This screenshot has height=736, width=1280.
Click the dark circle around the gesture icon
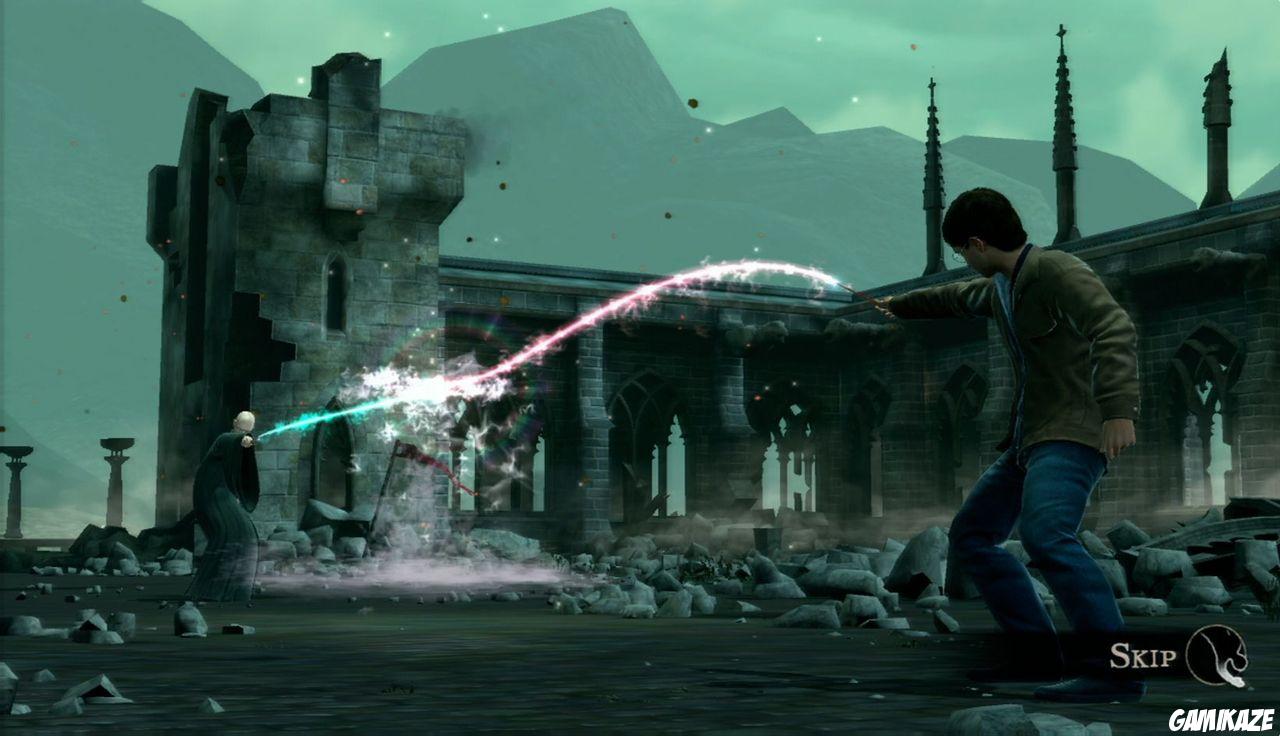[x=1218, y=655]
